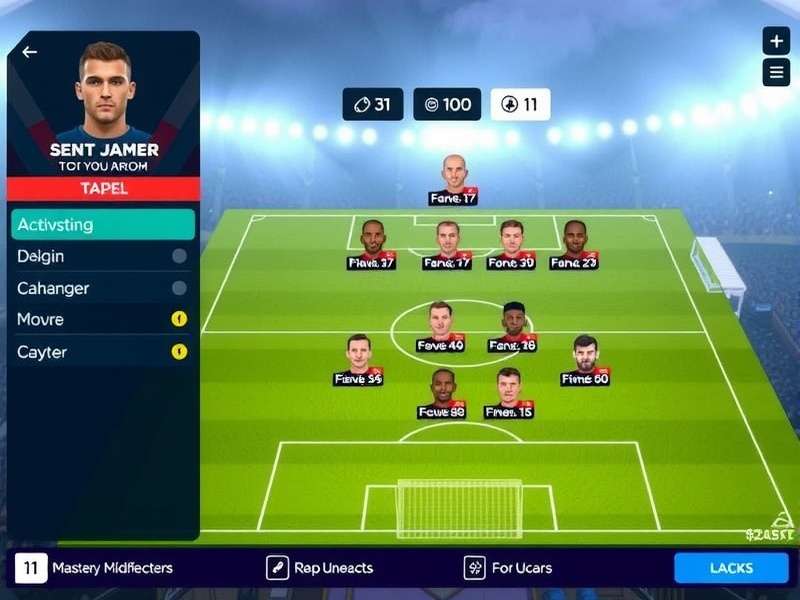Open the Rap Uneacts option
This screenshot has height=600, width=800.
(320, 568)
